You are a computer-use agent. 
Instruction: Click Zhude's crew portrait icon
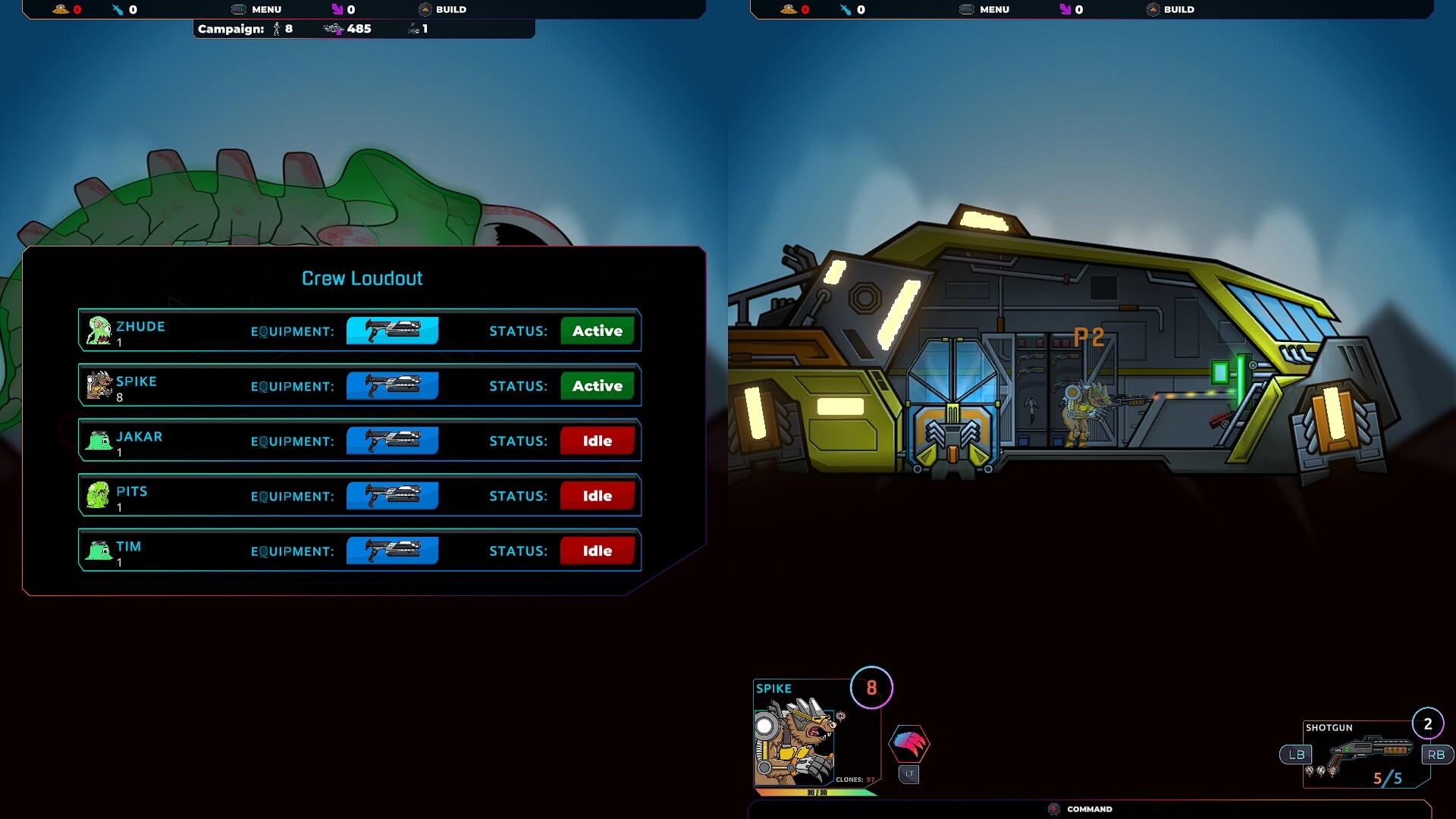click(x=98, y=330)
